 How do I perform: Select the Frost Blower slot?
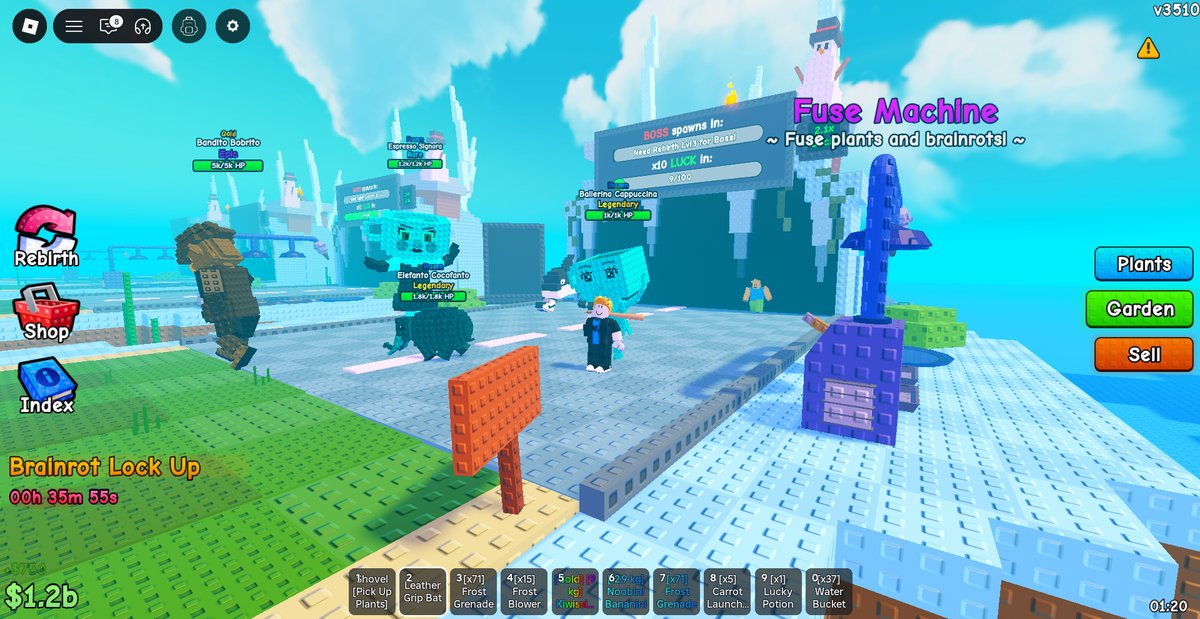pyautogui.click(x=524, y=592)
